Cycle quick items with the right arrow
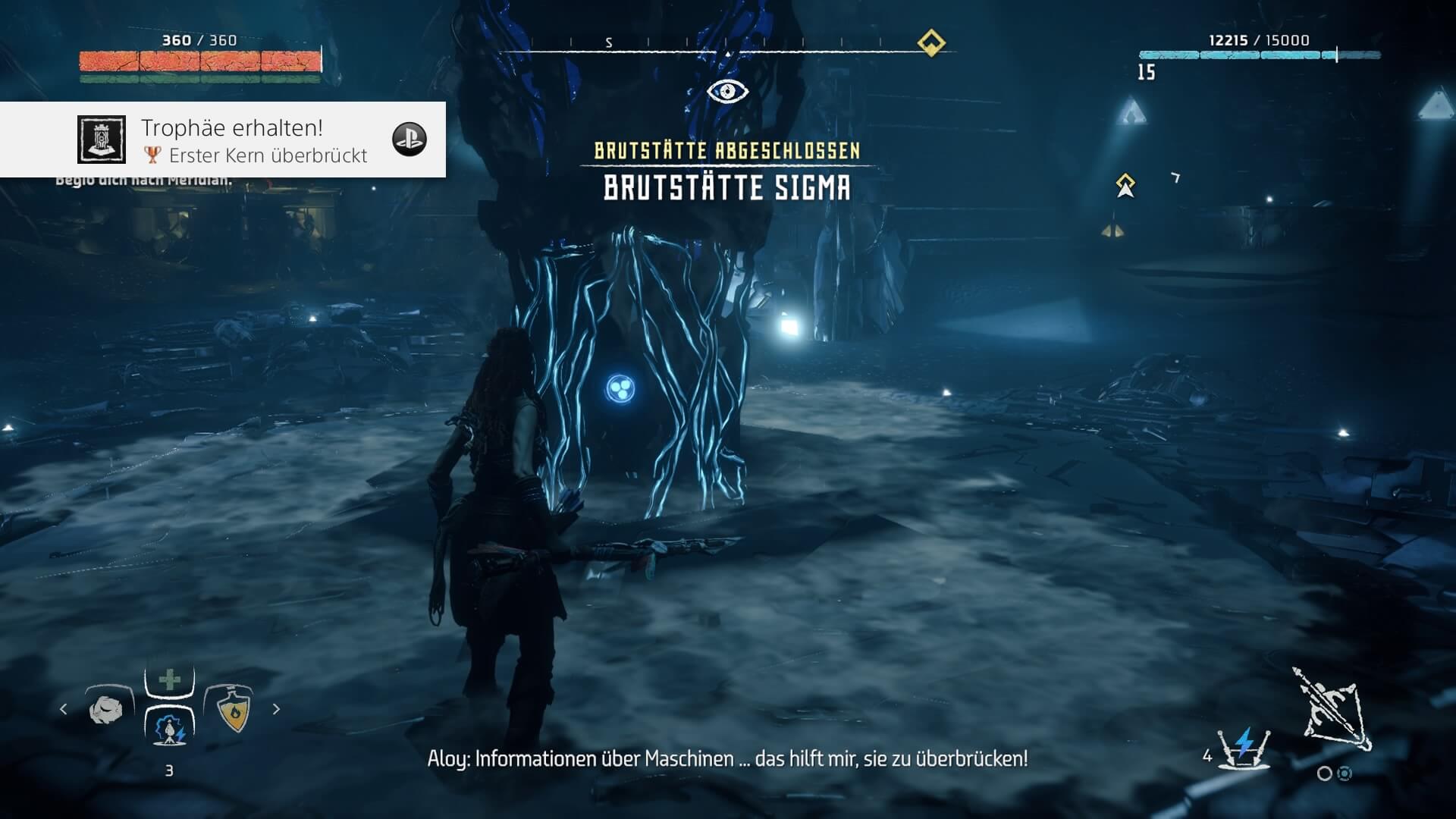 [276, 709]
